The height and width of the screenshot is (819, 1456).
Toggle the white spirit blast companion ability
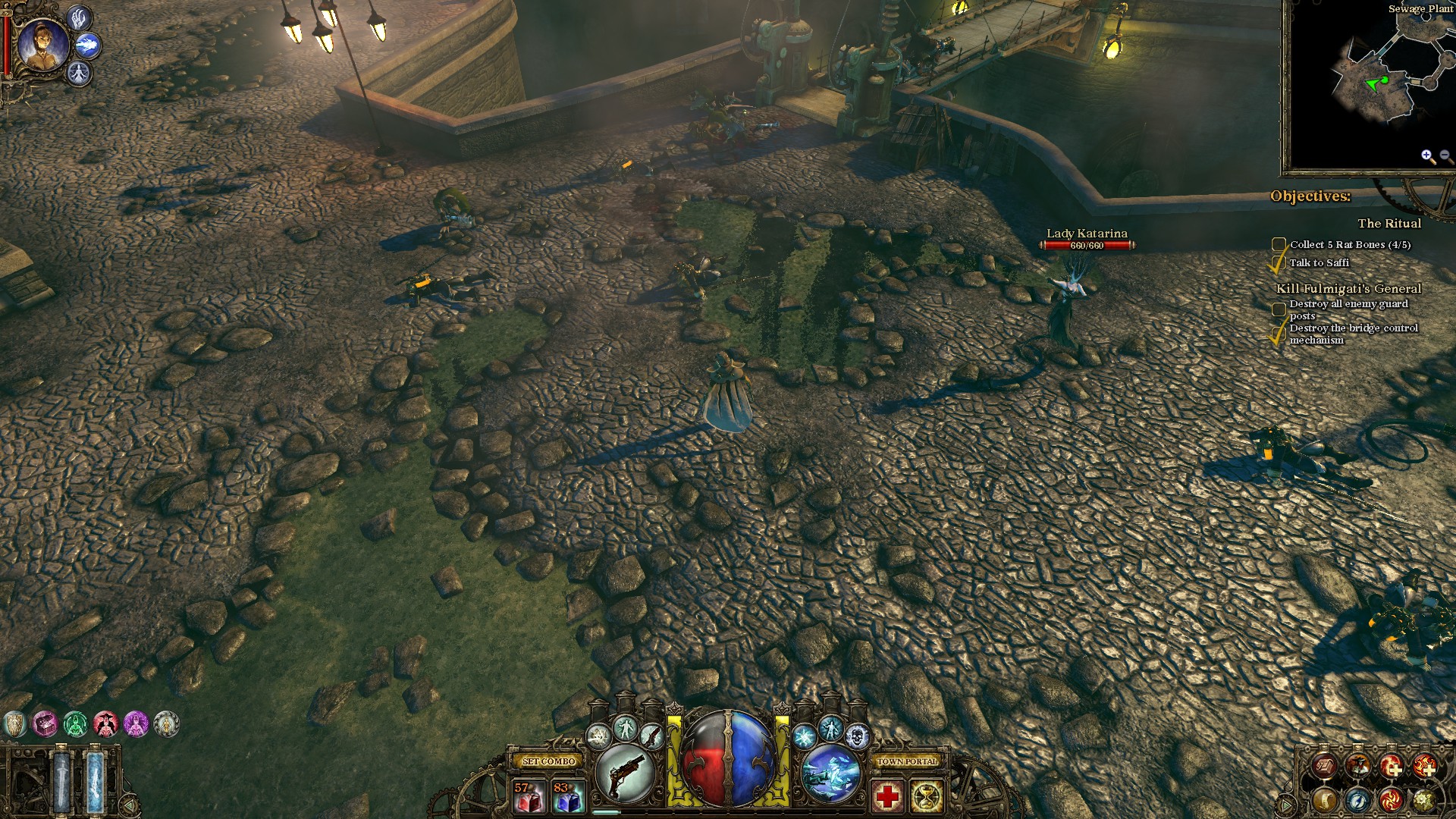click(x=88, y=45)
